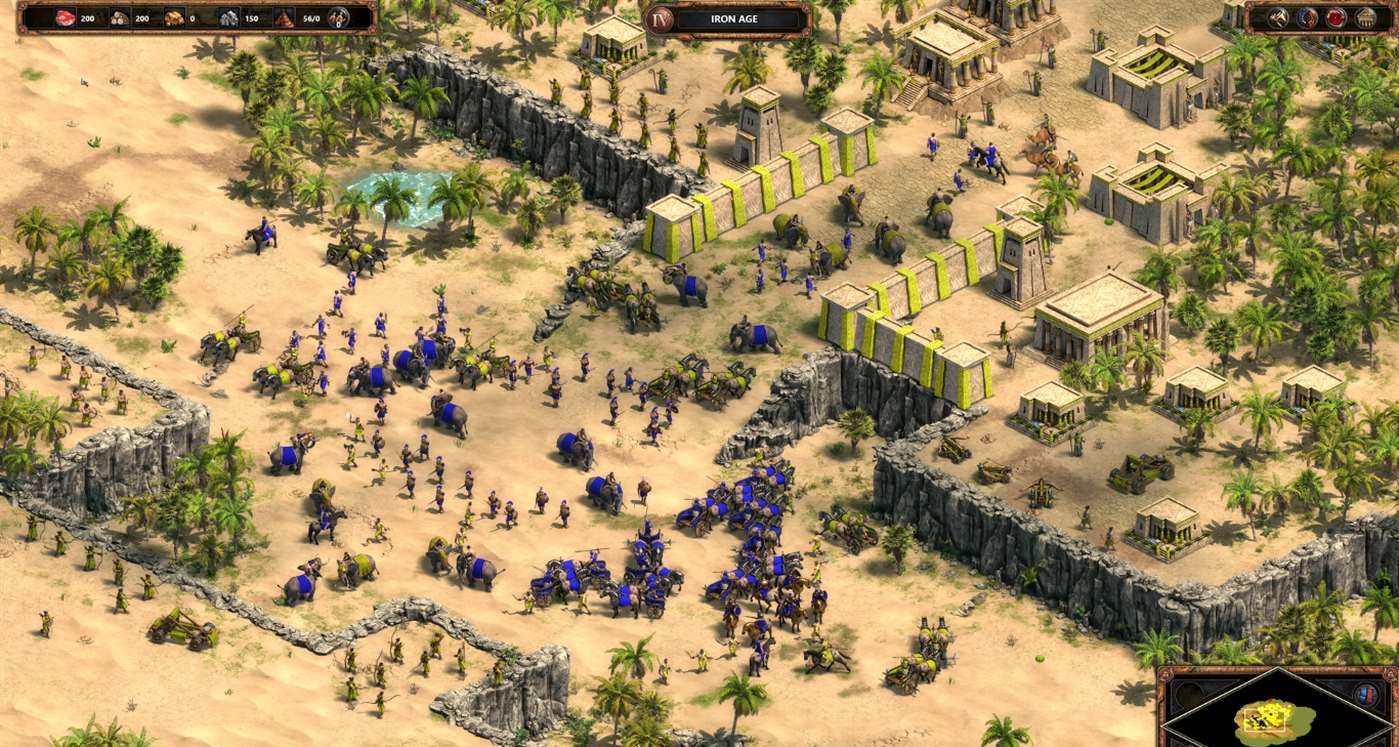Click the empty round button left of minimap
1399x747 pixels.
(1188, 696)
